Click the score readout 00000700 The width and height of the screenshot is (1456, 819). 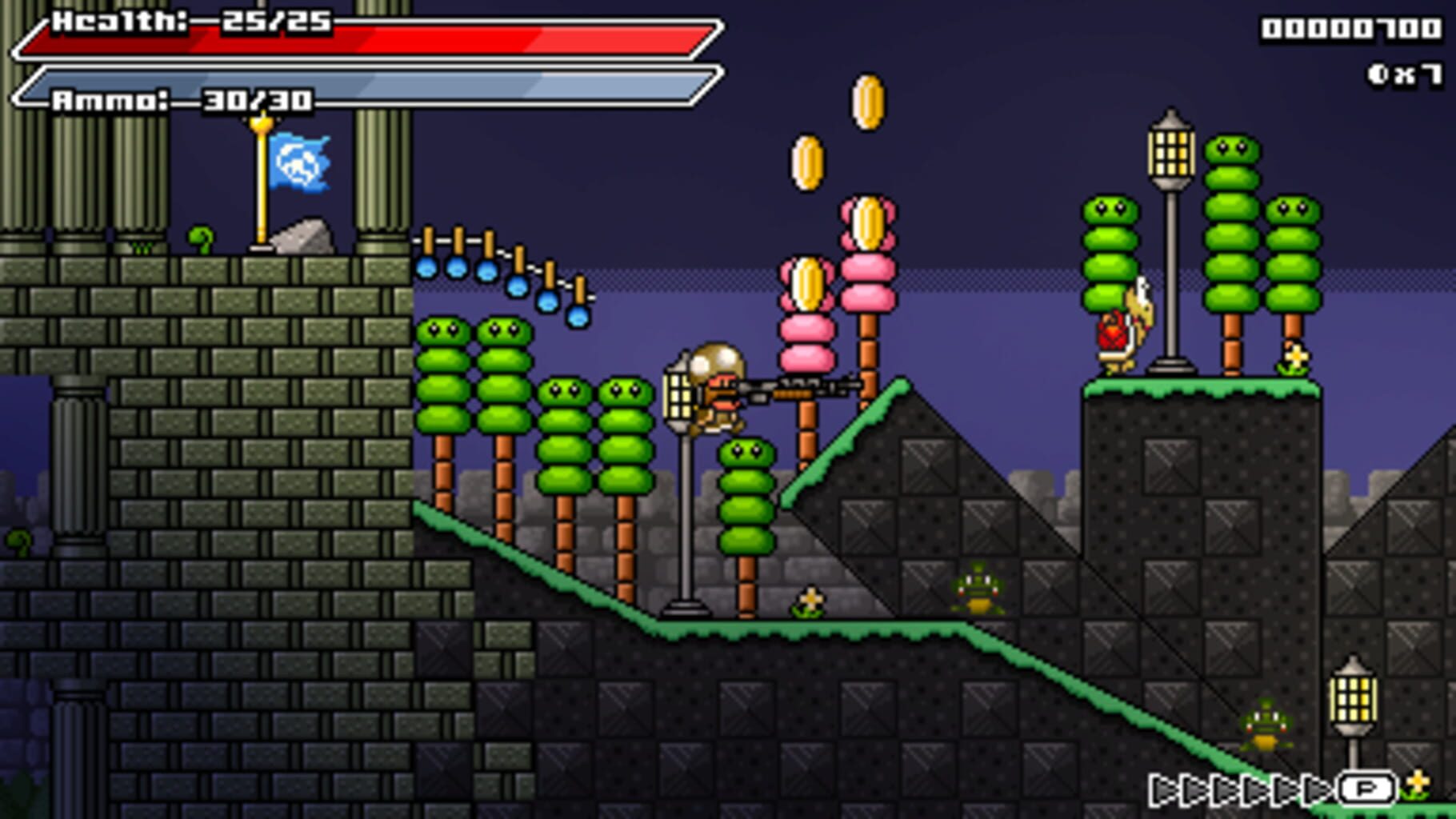coord(1352,28)
